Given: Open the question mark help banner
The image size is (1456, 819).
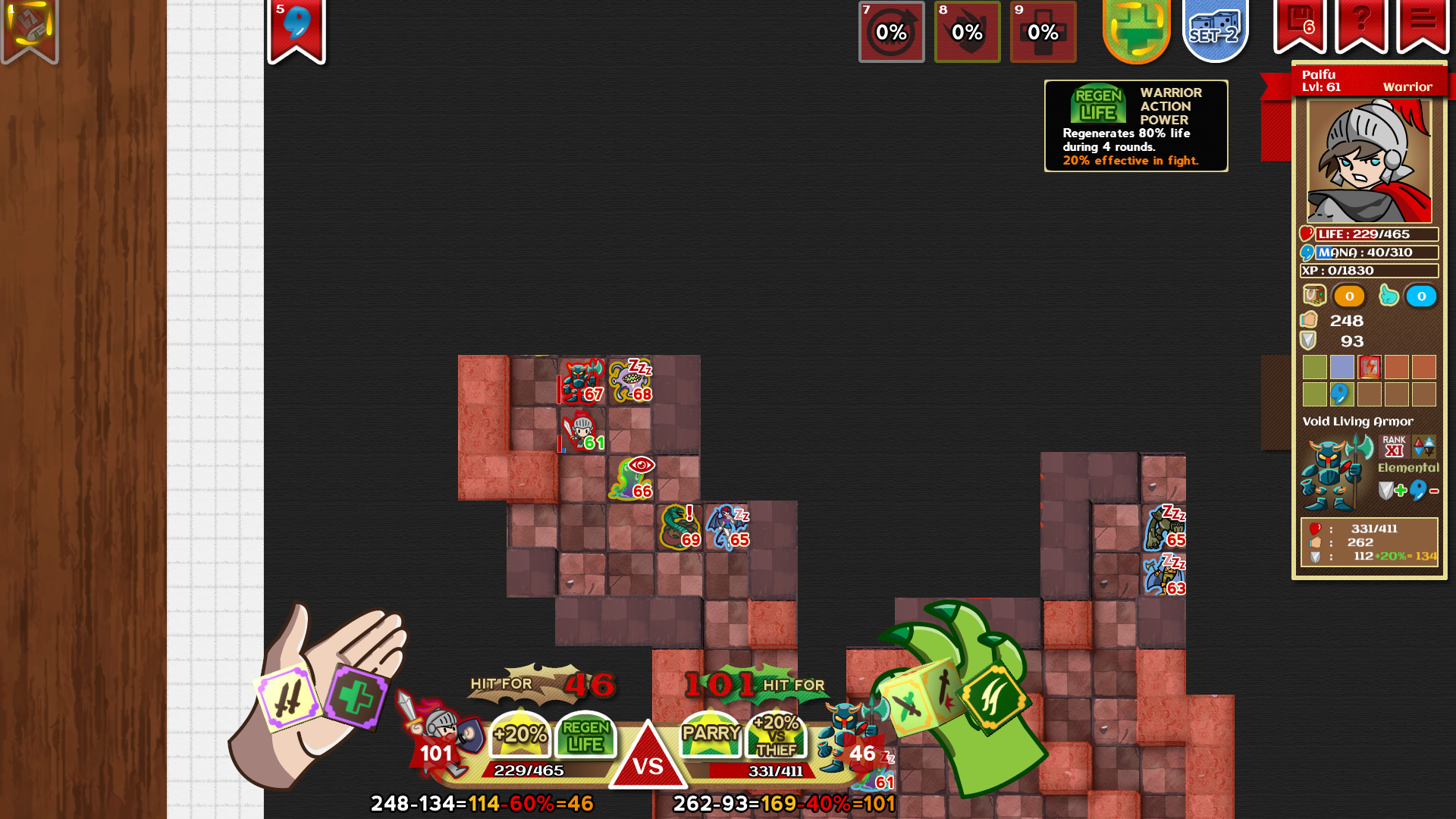Looking at the screenshot, I should (1362, 21).
